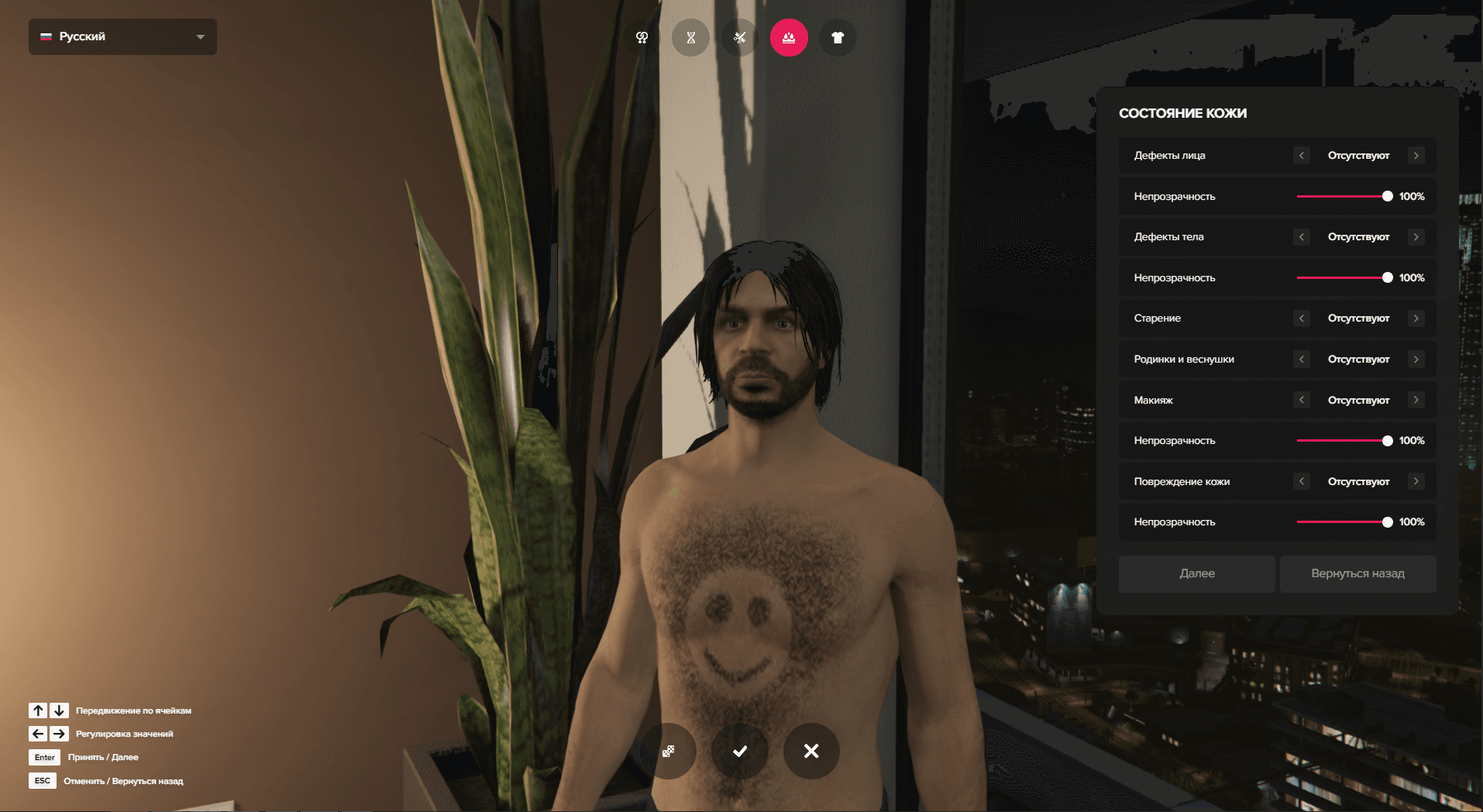Select the pink skin condition tab
The image size is (1483, 812).
tap(789, 37)
